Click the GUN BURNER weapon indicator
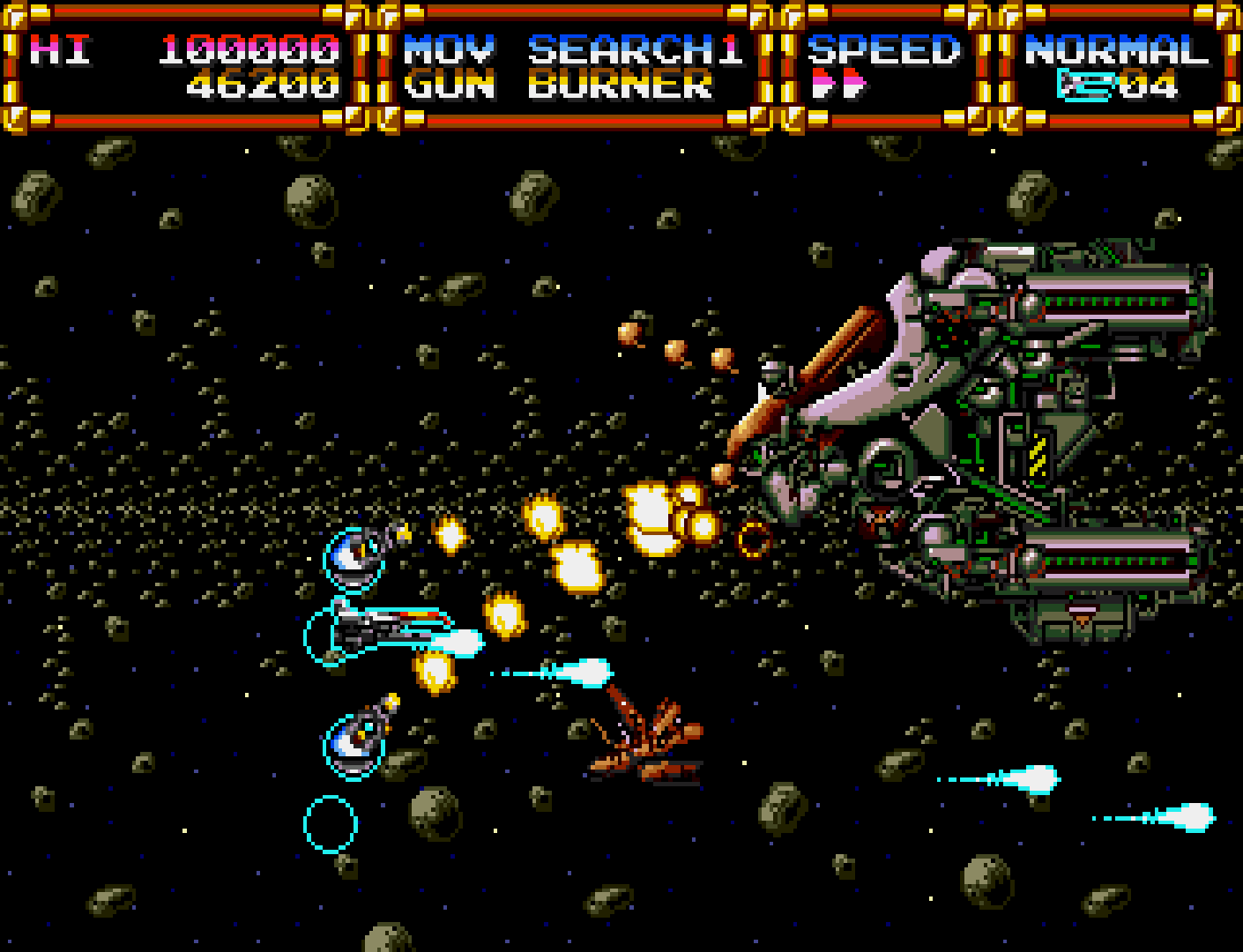The width and height of the screenshot is (1243, 952). 558,86
